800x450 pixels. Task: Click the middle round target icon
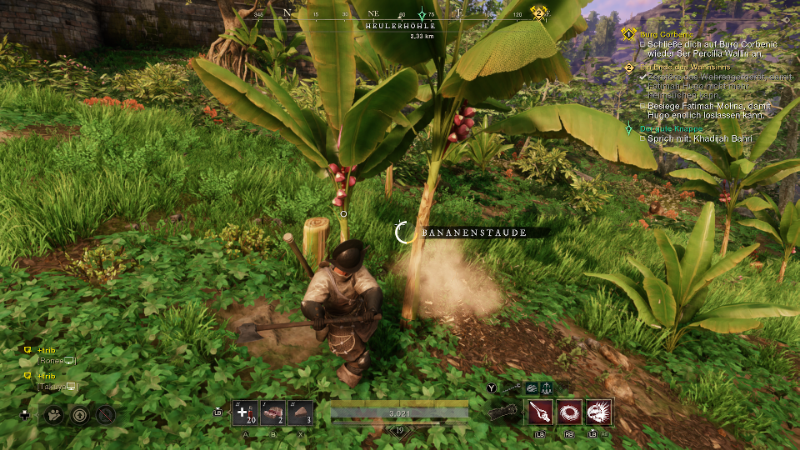[x=80, y=413]
